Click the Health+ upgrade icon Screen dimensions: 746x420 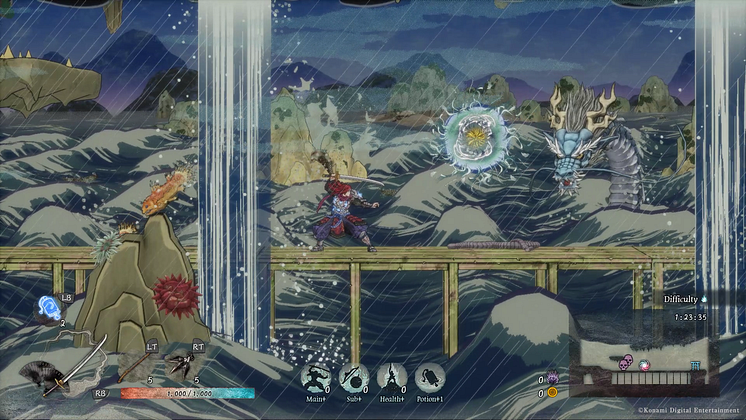[392, 378]
